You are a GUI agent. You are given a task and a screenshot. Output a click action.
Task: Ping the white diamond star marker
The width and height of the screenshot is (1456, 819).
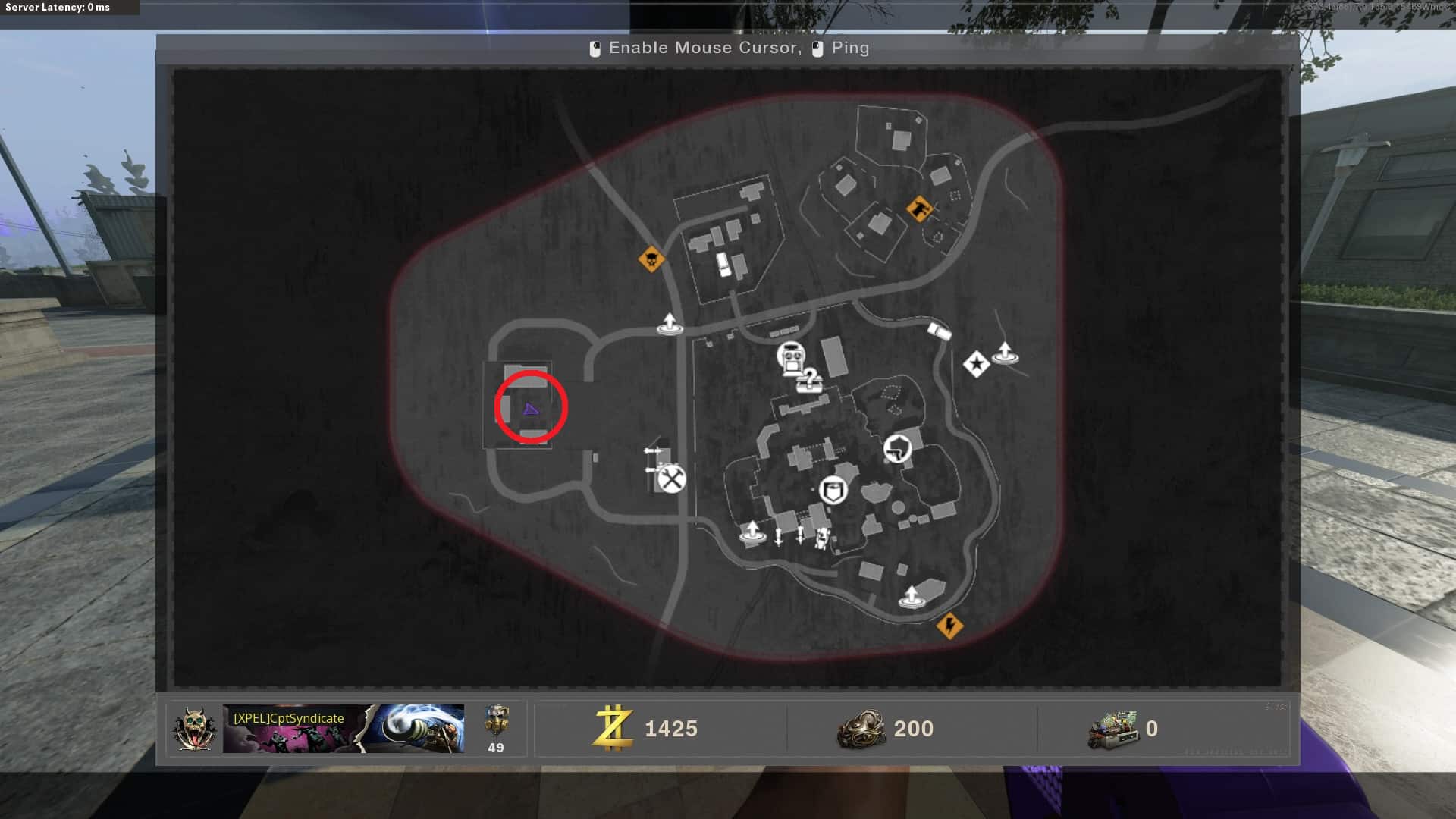[976, 365]
